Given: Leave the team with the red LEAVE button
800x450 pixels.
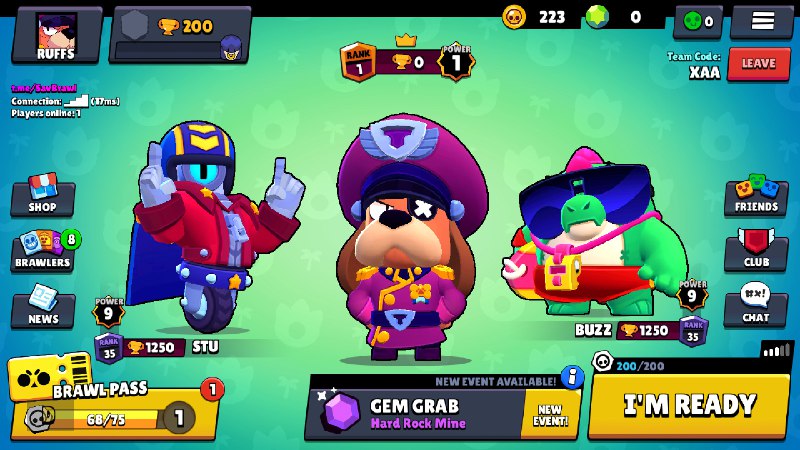Looking at the screenshot, I should click(x=758, y=63).
